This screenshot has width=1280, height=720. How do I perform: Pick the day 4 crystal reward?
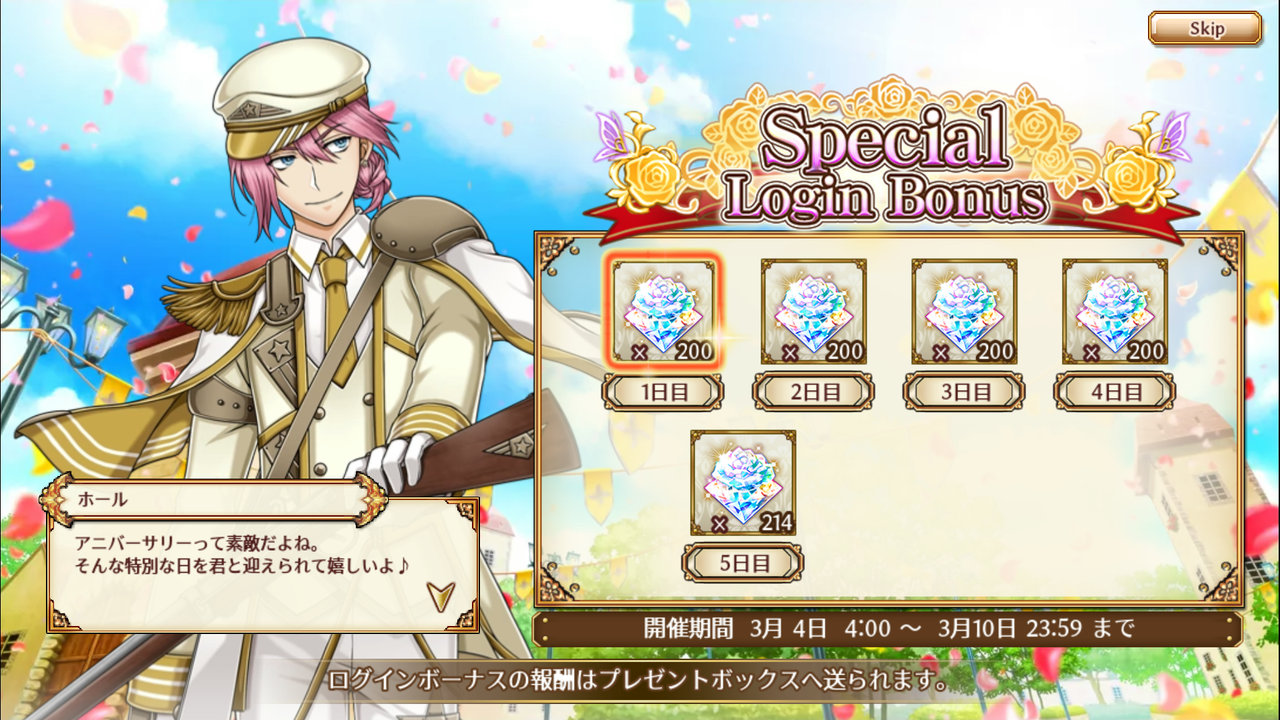[x=1114, y=311]
